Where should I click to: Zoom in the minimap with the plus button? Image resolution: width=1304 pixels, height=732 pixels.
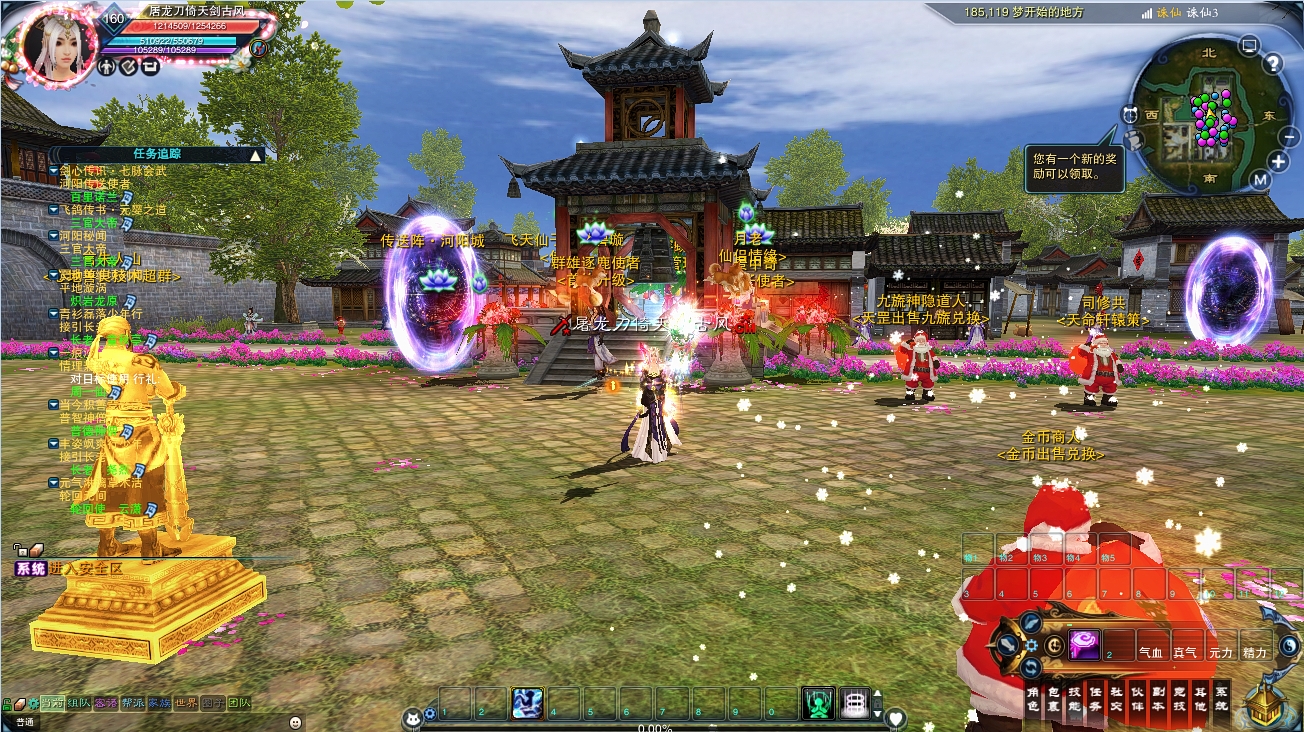tap(1279, 161)
